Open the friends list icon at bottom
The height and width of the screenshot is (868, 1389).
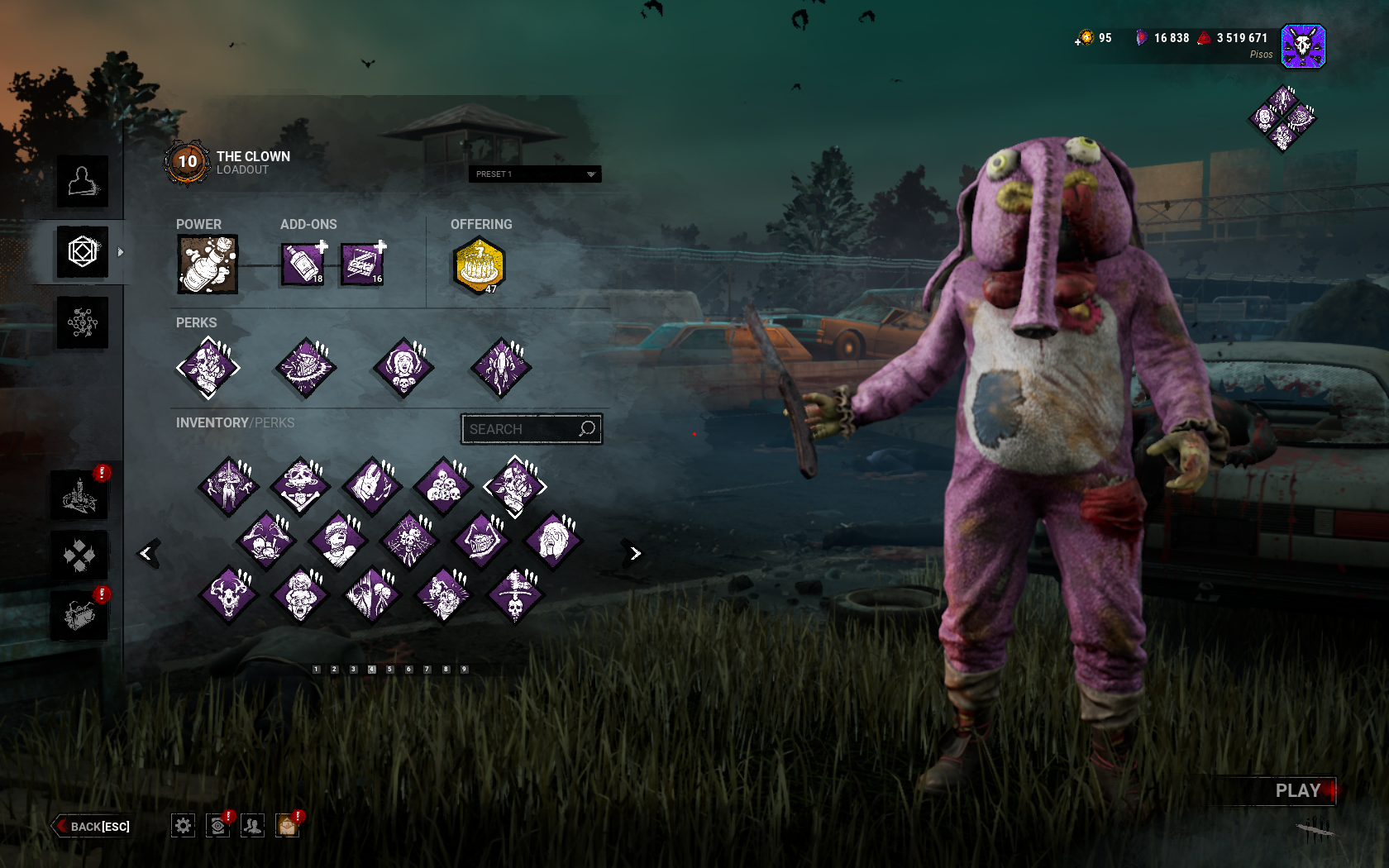point(252,825)
